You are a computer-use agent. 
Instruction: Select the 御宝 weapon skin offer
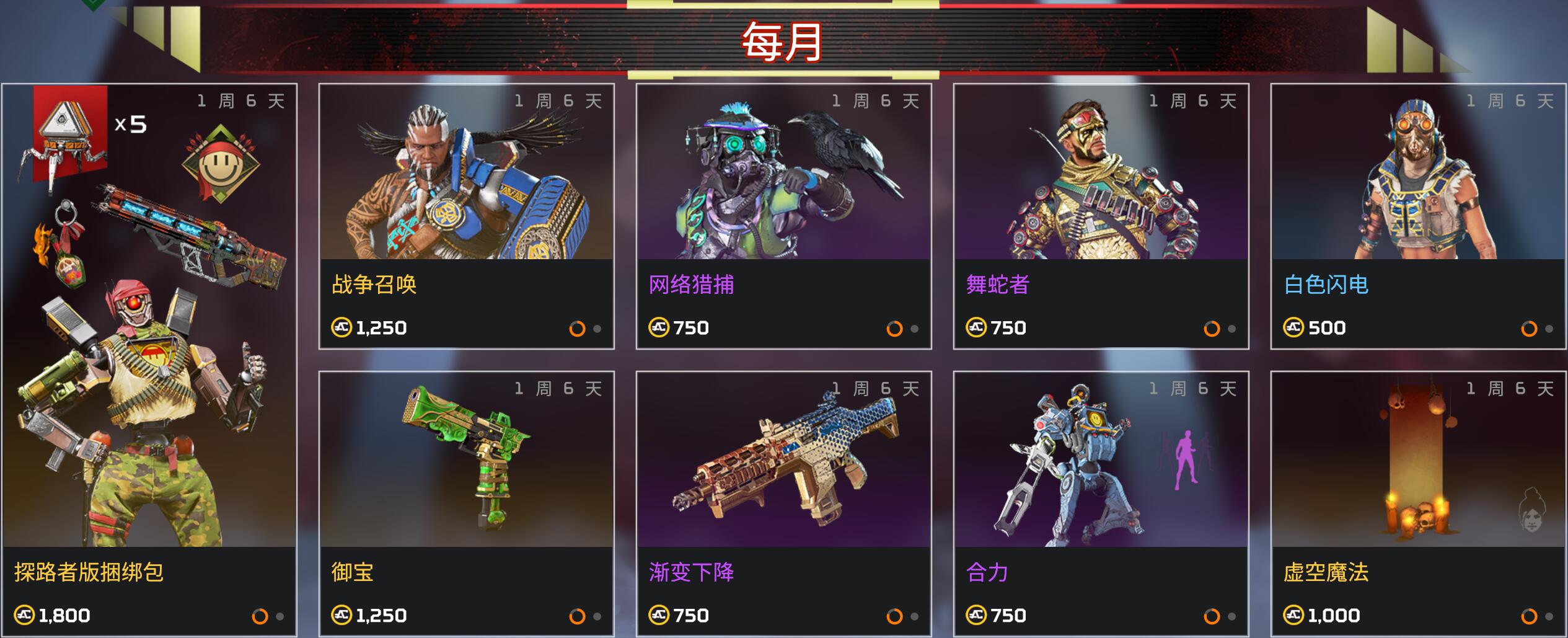click(x=466, y=503)
